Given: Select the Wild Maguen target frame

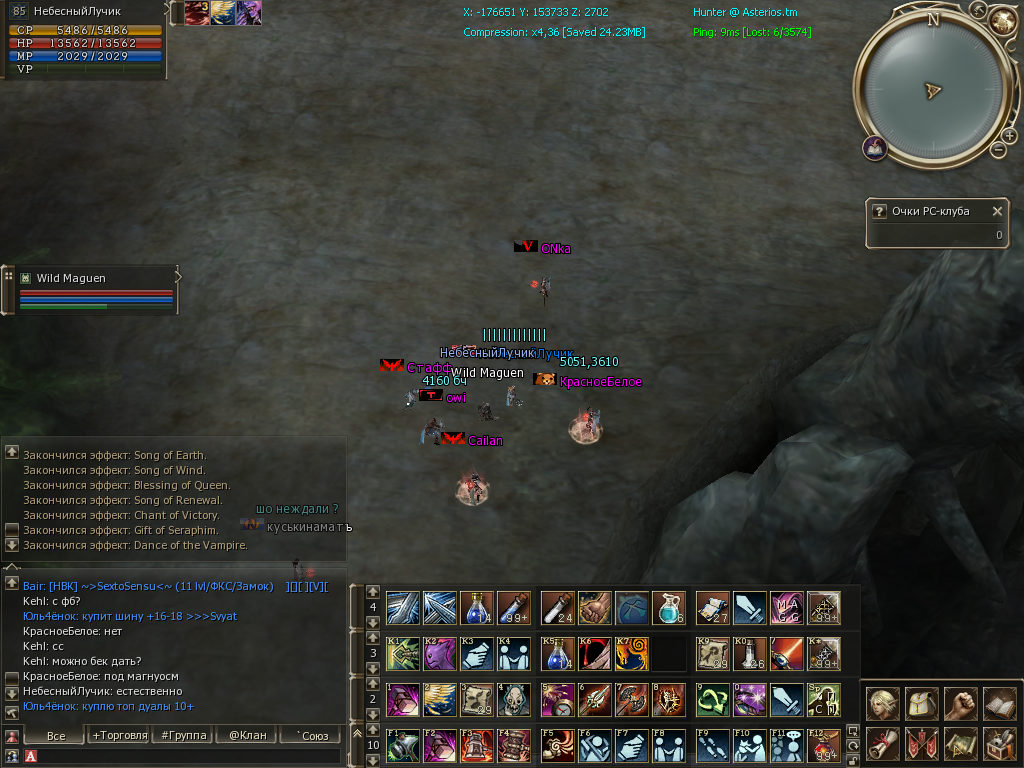Looking at the screenshot, I should tap(95, 278).
